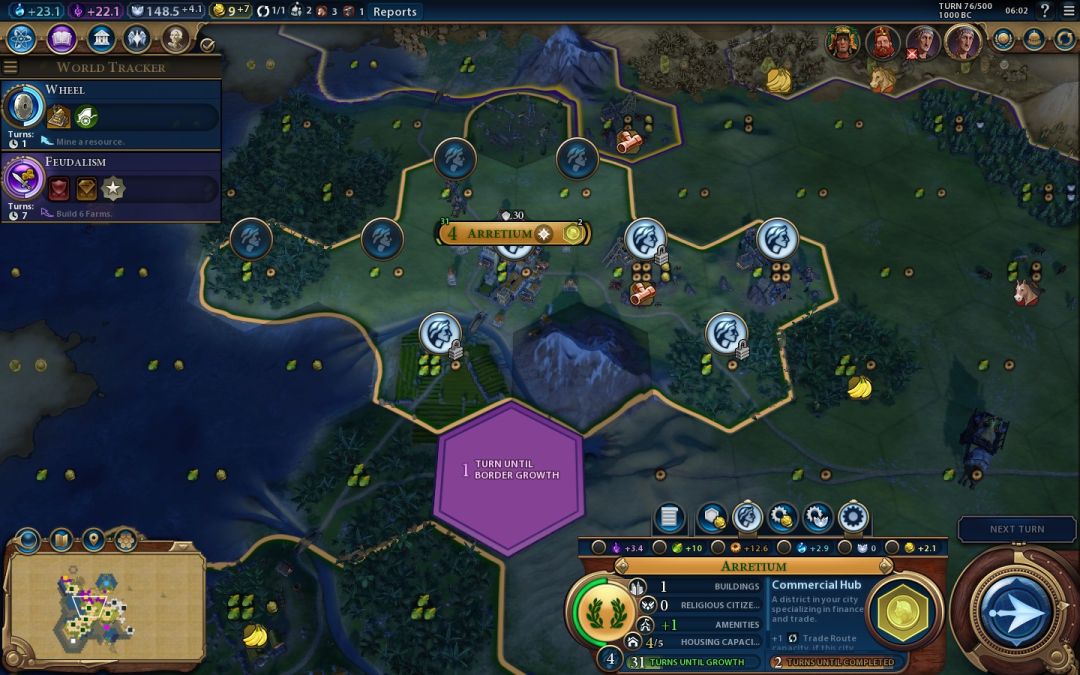
Task: Open the change production gear icon
Action: point(853,518)
